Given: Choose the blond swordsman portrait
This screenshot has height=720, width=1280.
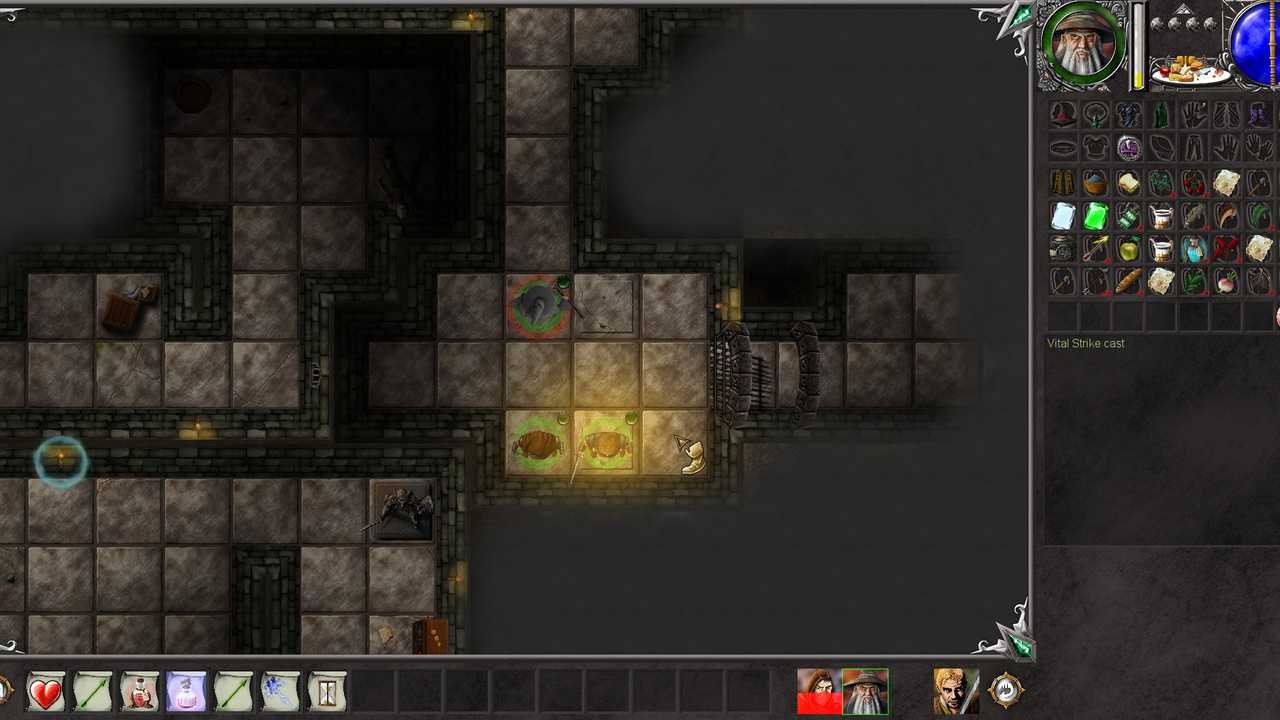Looking at the screenshot, I should coord(956,692).
